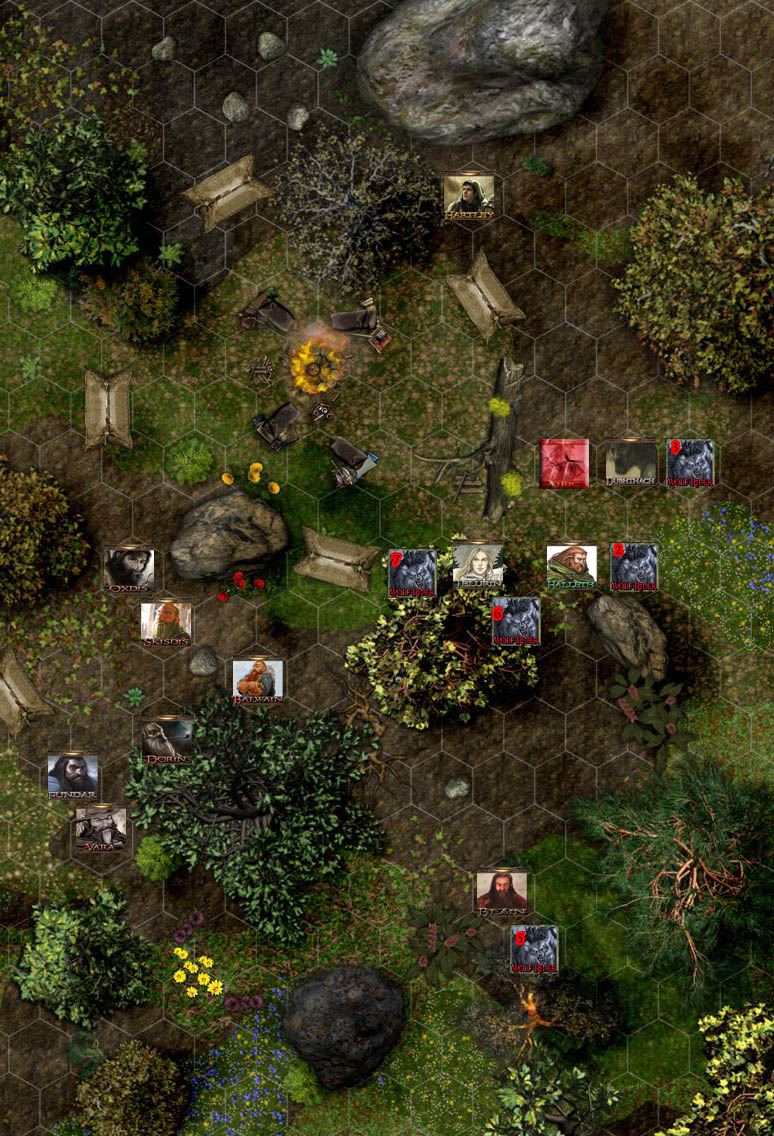Select the Oxdis dwarf token
The width and height of the screenshot is (774, 1136).
[129, 568]
